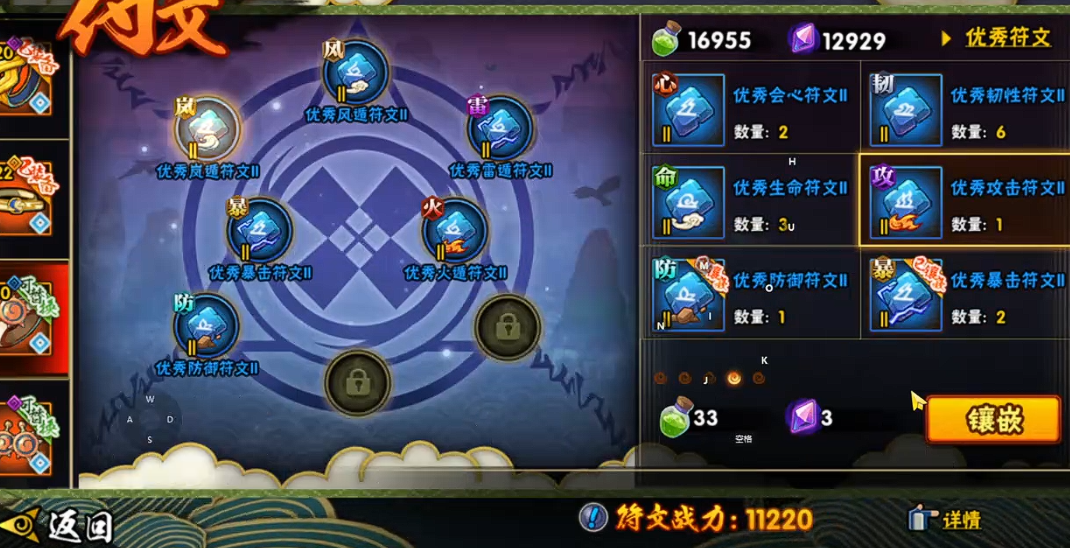
Task: Click the 镶嵌 inlay button
Action: (x=993, y=419)
